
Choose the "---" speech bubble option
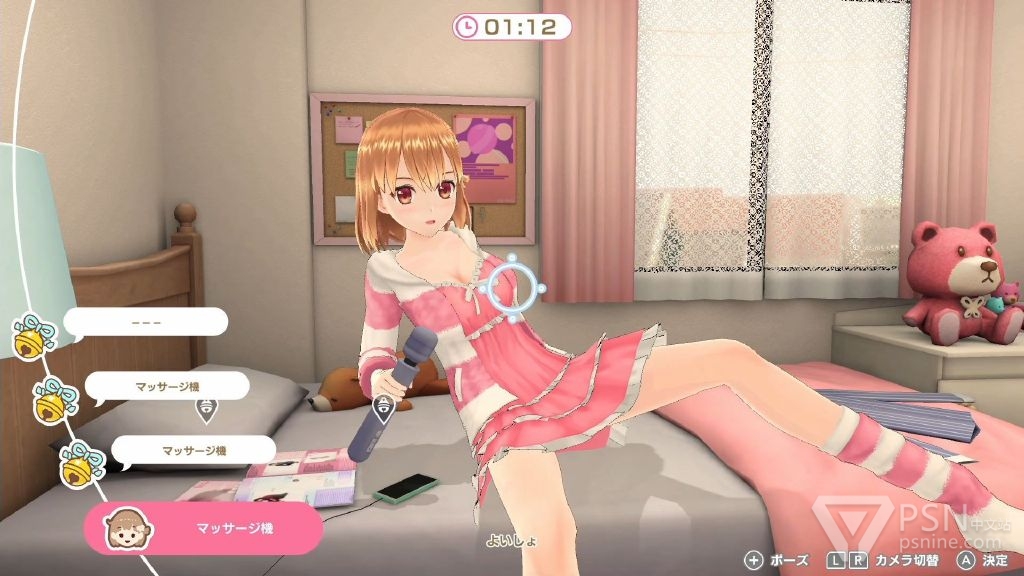coord(146,325)
